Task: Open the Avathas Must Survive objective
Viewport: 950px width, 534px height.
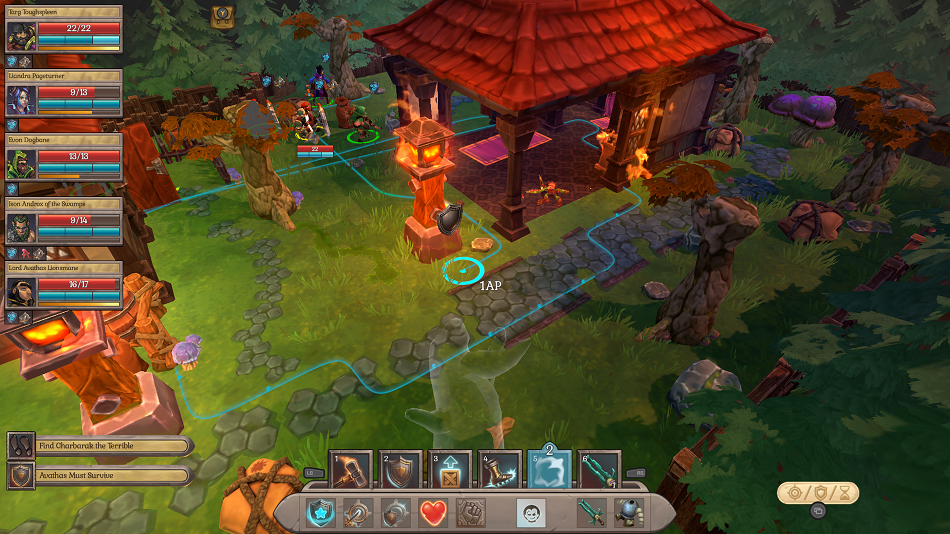Action: click(x=100, y=475)
